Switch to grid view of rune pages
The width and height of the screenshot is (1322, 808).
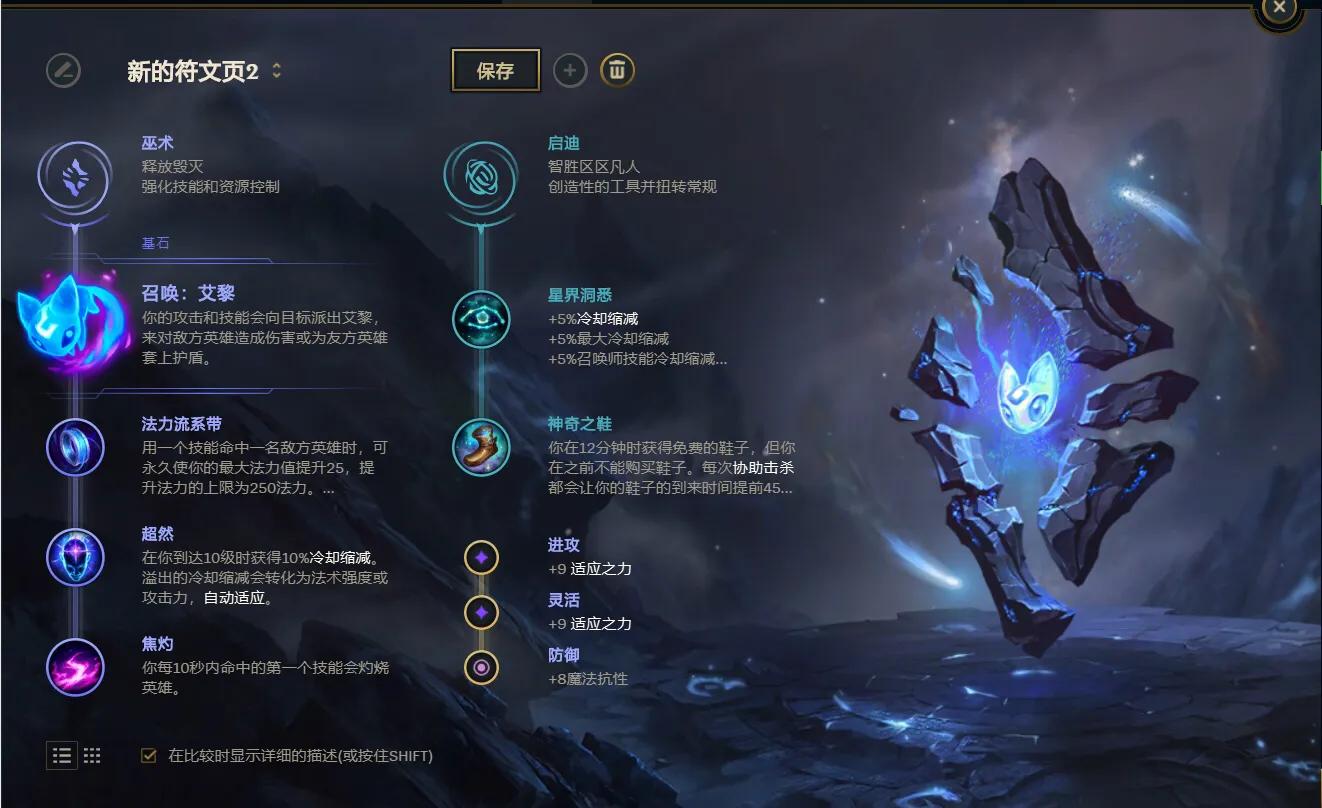coord(93,755)
